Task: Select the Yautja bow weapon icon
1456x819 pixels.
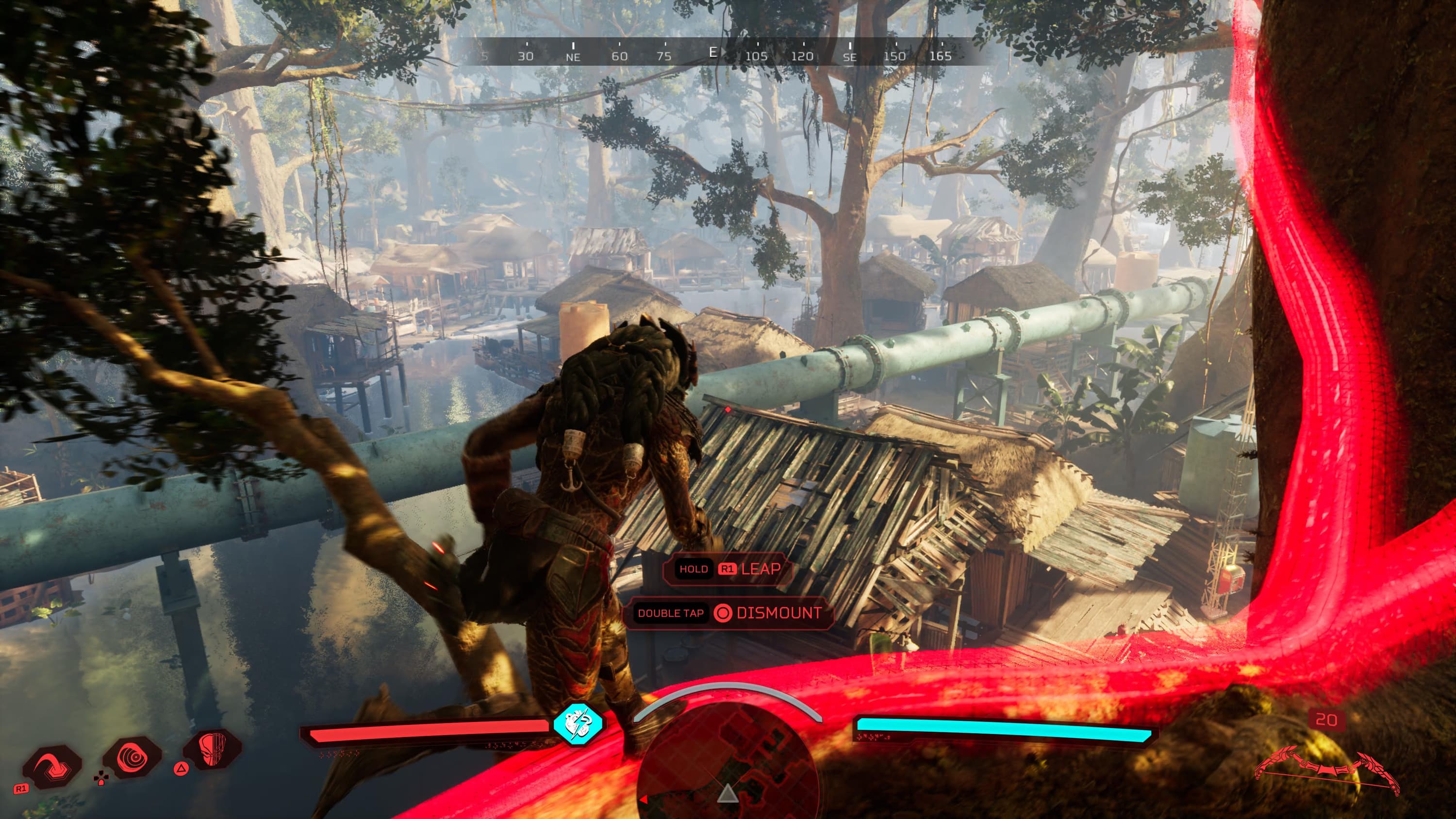Action: (x=1326, y=770)
